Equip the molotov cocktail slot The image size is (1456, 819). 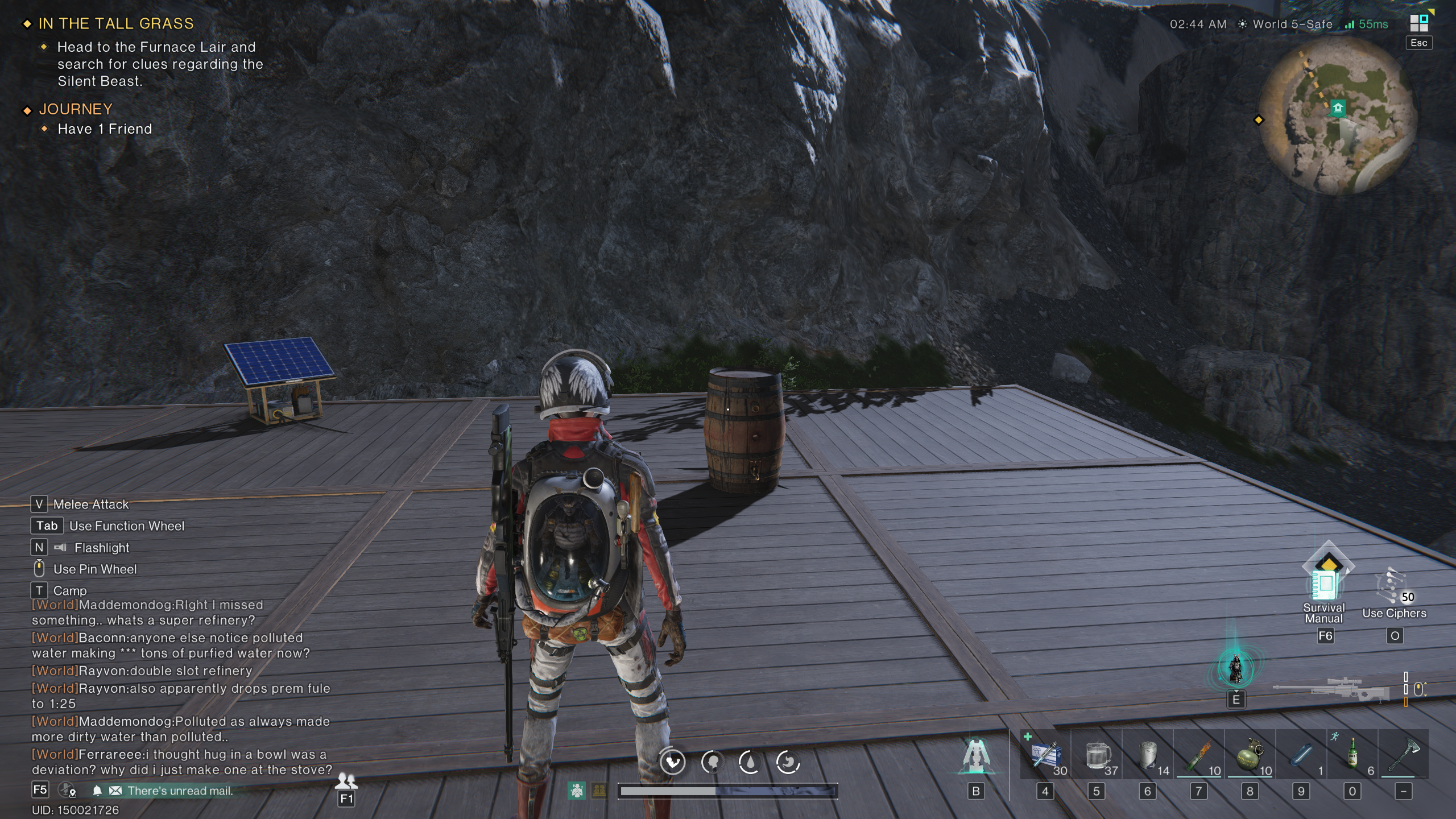click(x=1199, y=755)
